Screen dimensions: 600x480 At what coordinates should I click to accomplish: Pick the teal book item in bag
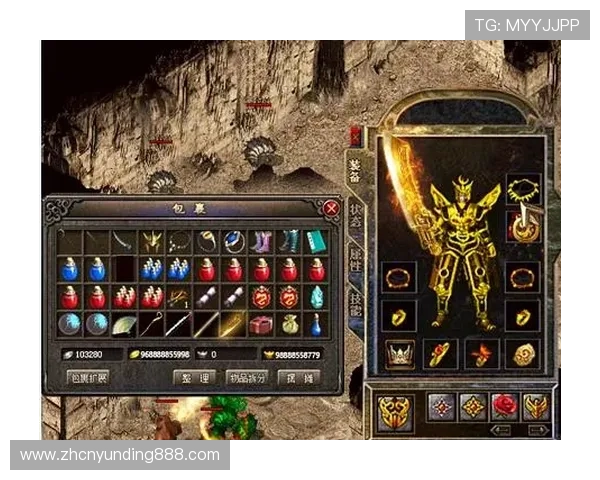point(316,241)
